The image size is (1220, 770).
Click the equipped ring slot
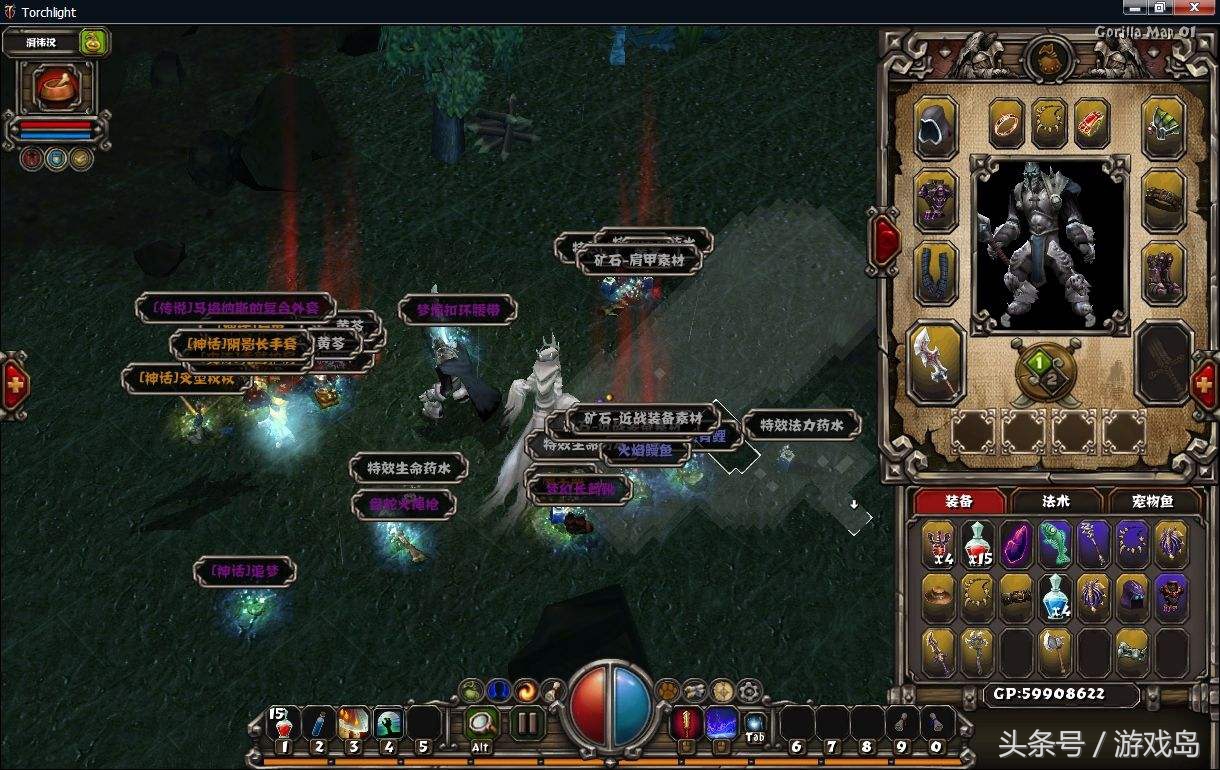1006,123
